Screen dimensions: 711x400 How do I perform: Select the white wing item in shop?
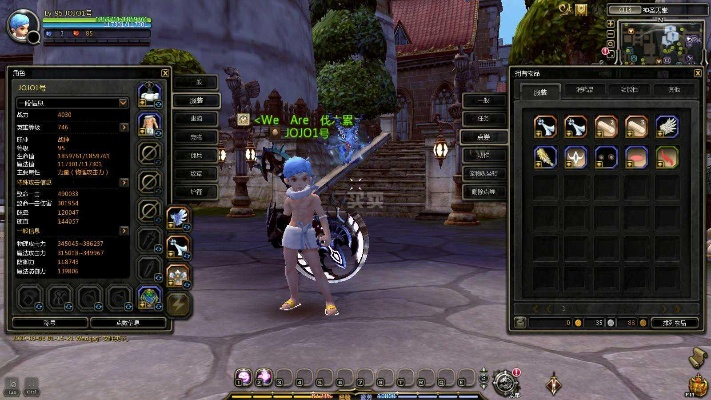click(667, 126)
